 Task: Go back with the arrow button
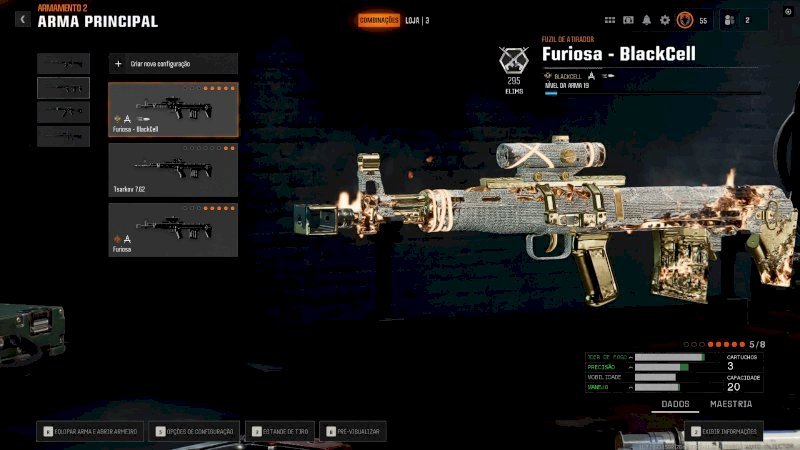(x=23, y=19)
